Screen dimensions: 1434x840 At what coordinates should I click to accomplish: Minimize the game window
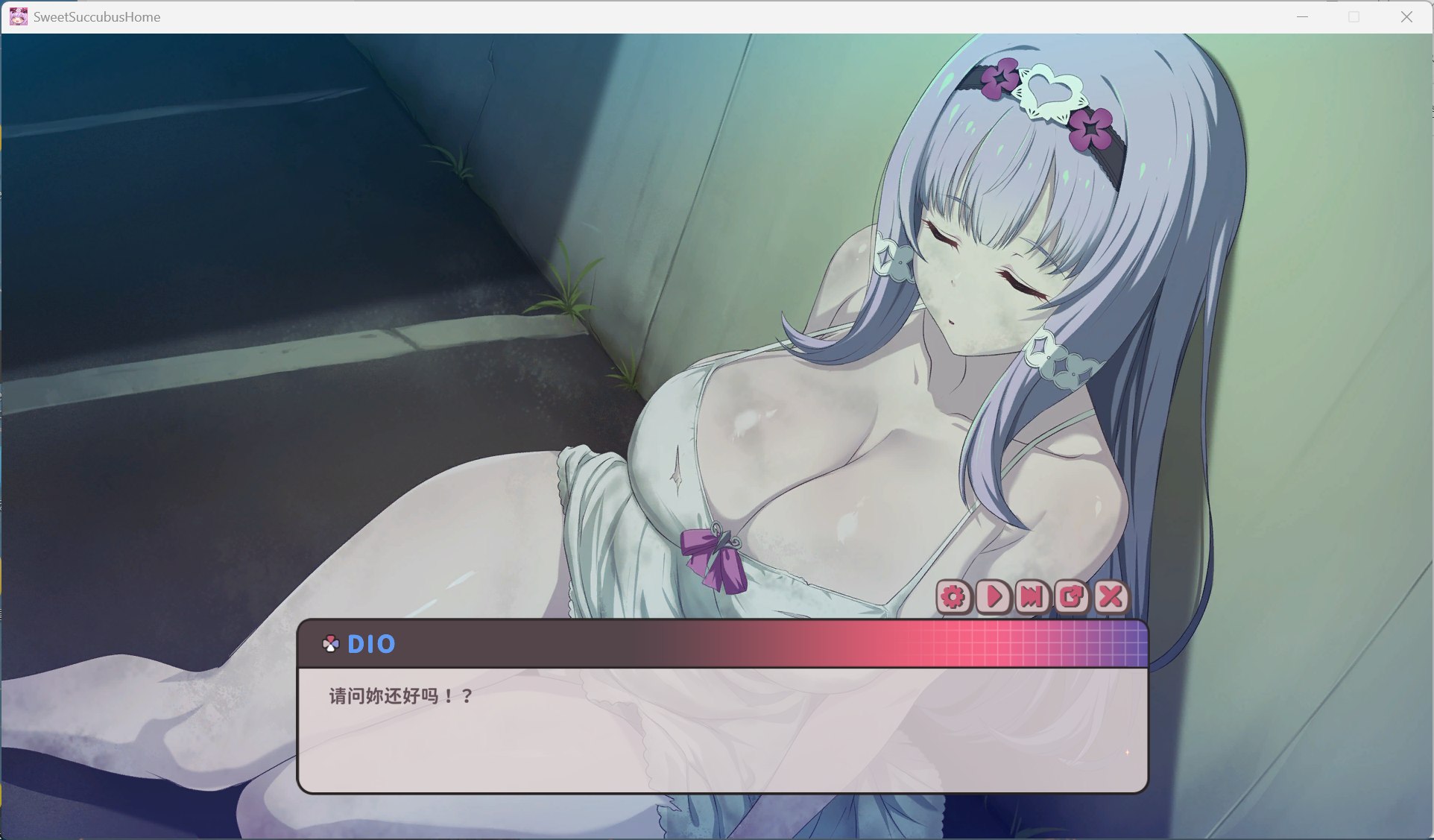pyautogui.click(x=1302, y=16)
